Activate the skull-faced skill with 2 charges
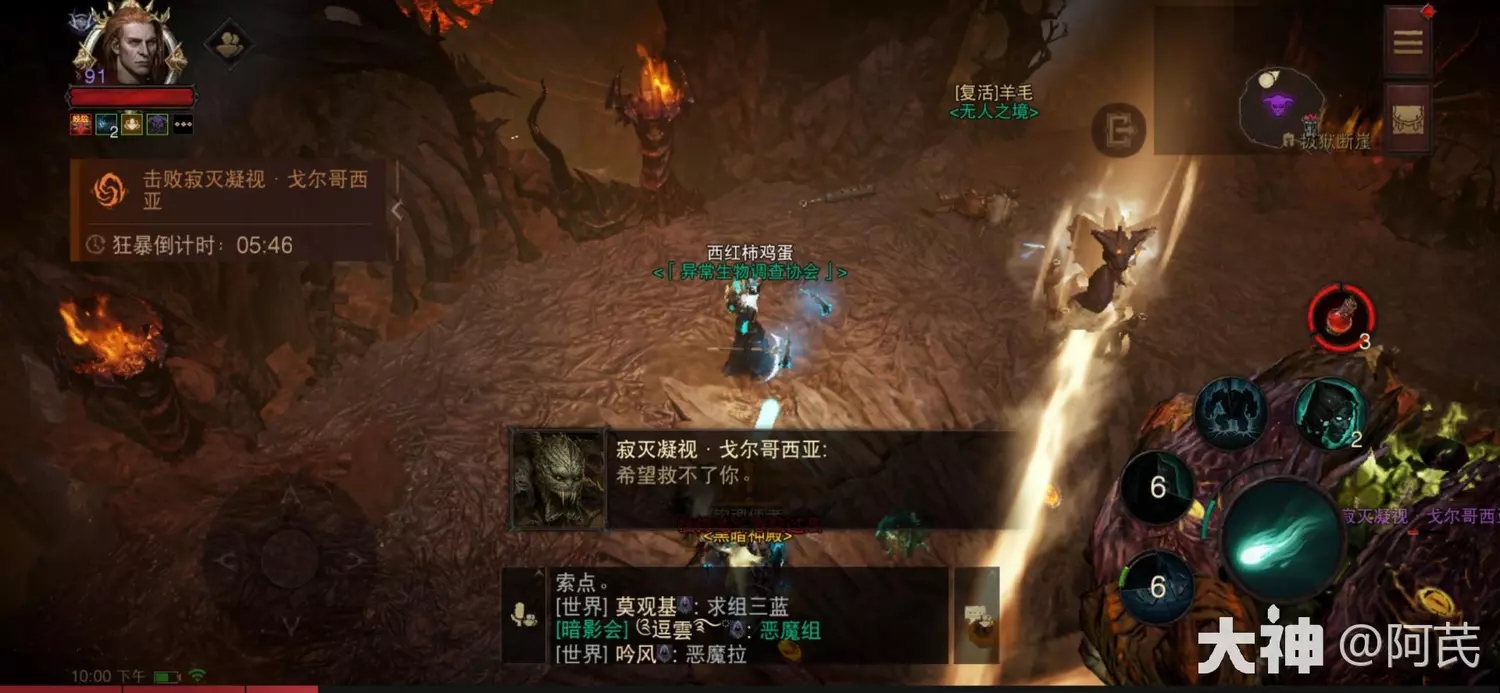 1331,413
